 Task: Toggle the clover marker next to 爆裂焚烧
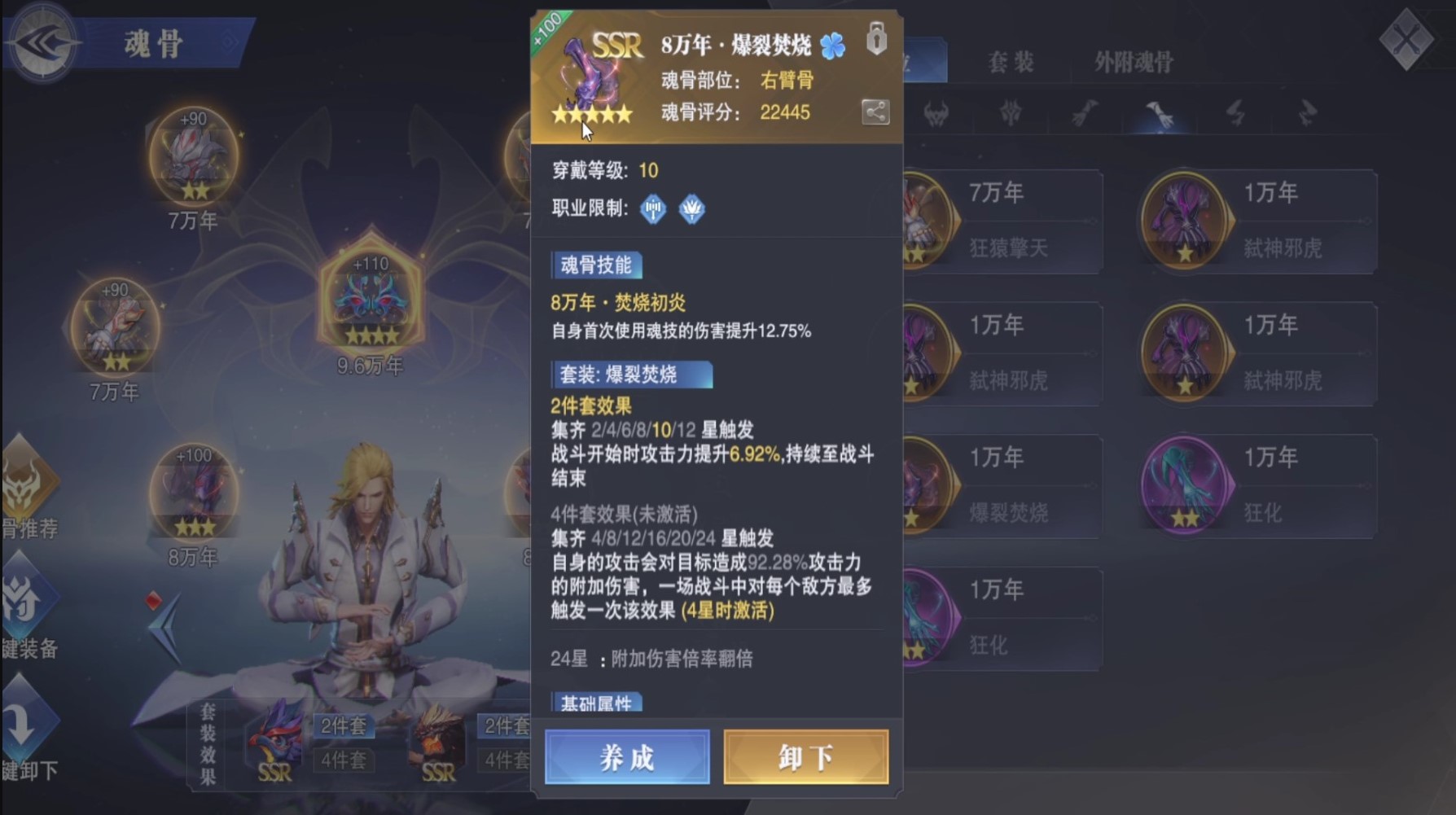831,47
